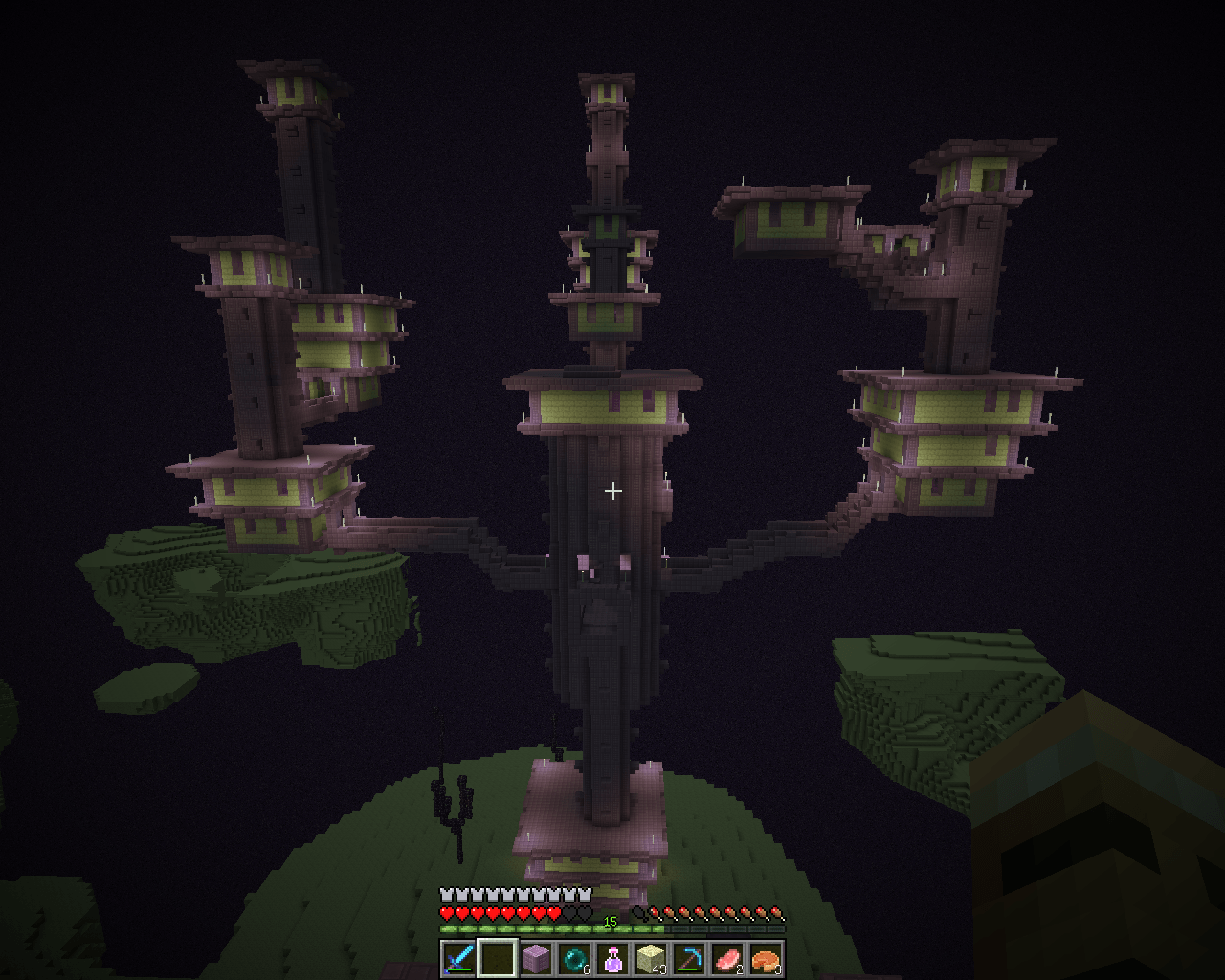The image size is (1225, 980).
Task: Select the ender pearl stack
Action: coord(574,958)
